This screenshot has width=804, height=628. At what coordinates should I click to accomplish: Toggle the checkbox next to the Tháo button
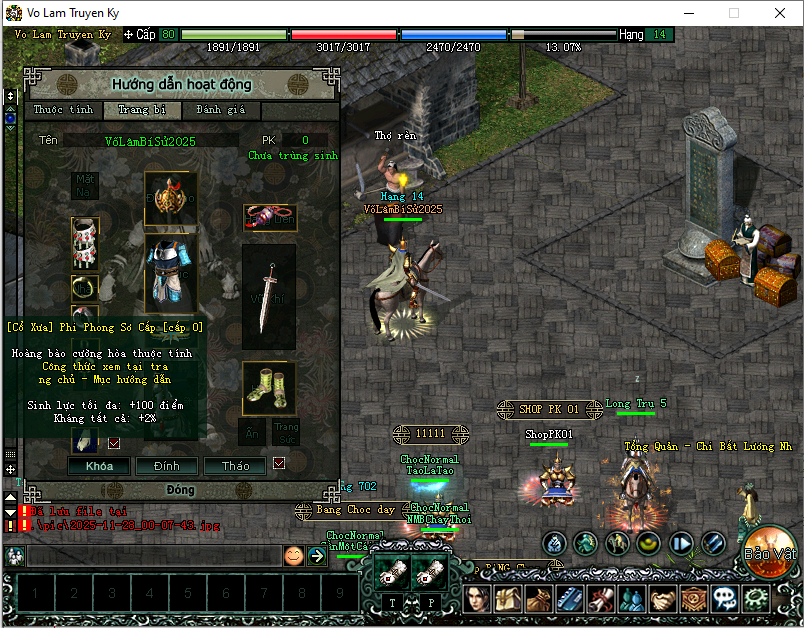pyautogui.click(x=279, y=463)
